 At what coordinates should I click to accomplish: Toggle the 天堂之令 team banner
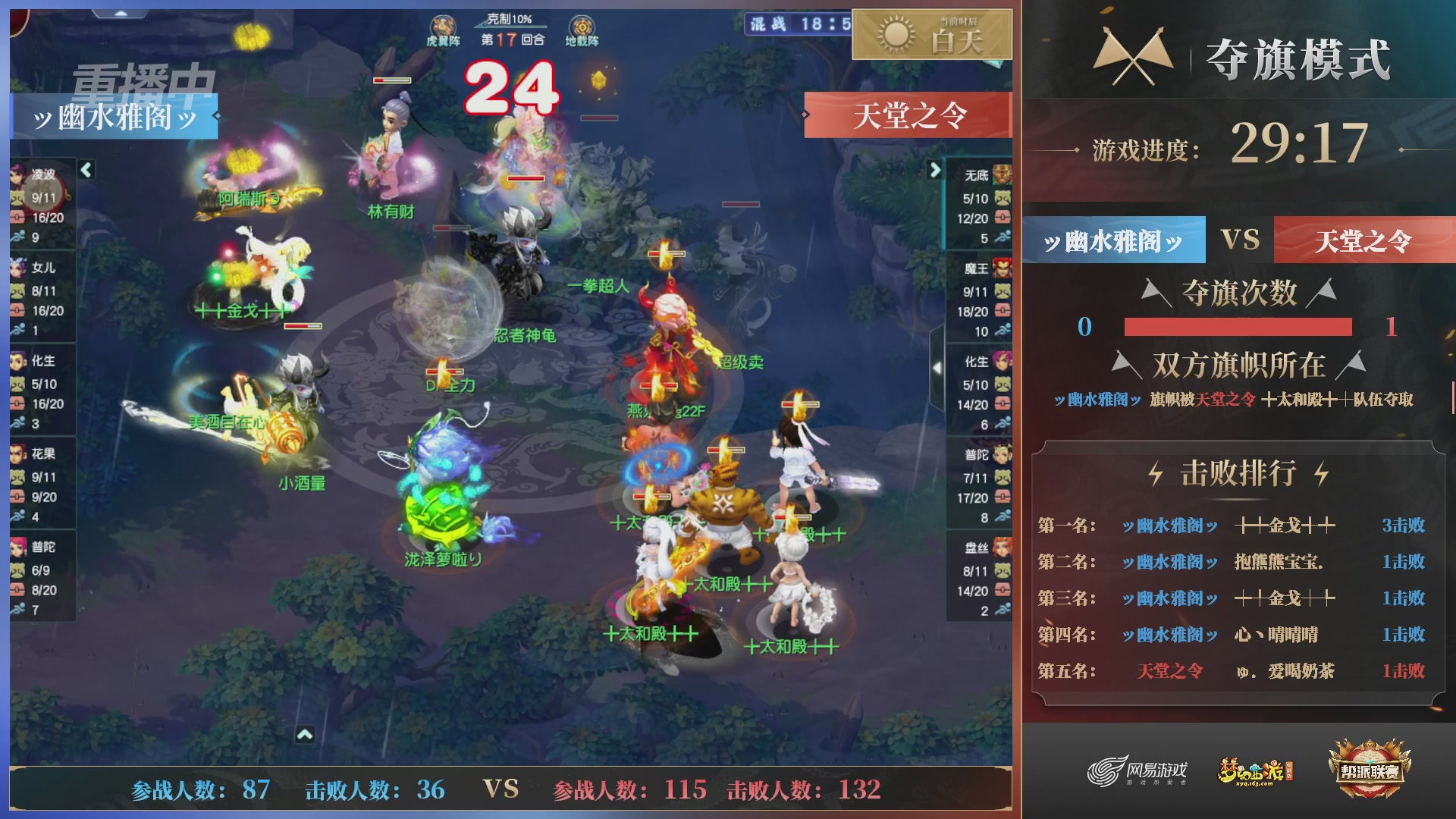(x=907, y=115)
